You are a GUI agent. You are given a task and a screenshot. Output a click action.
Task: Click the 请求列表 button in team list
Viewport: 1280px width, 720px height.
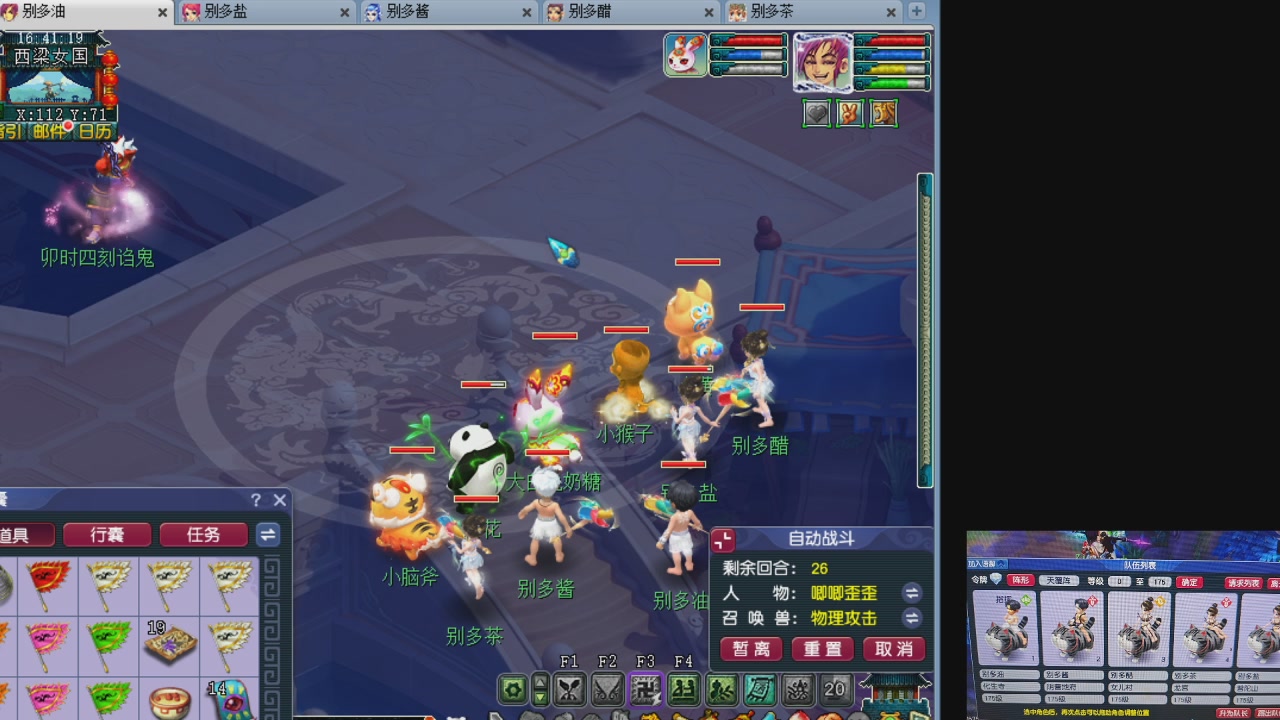pyautogui.click(x=1245, y=583)
